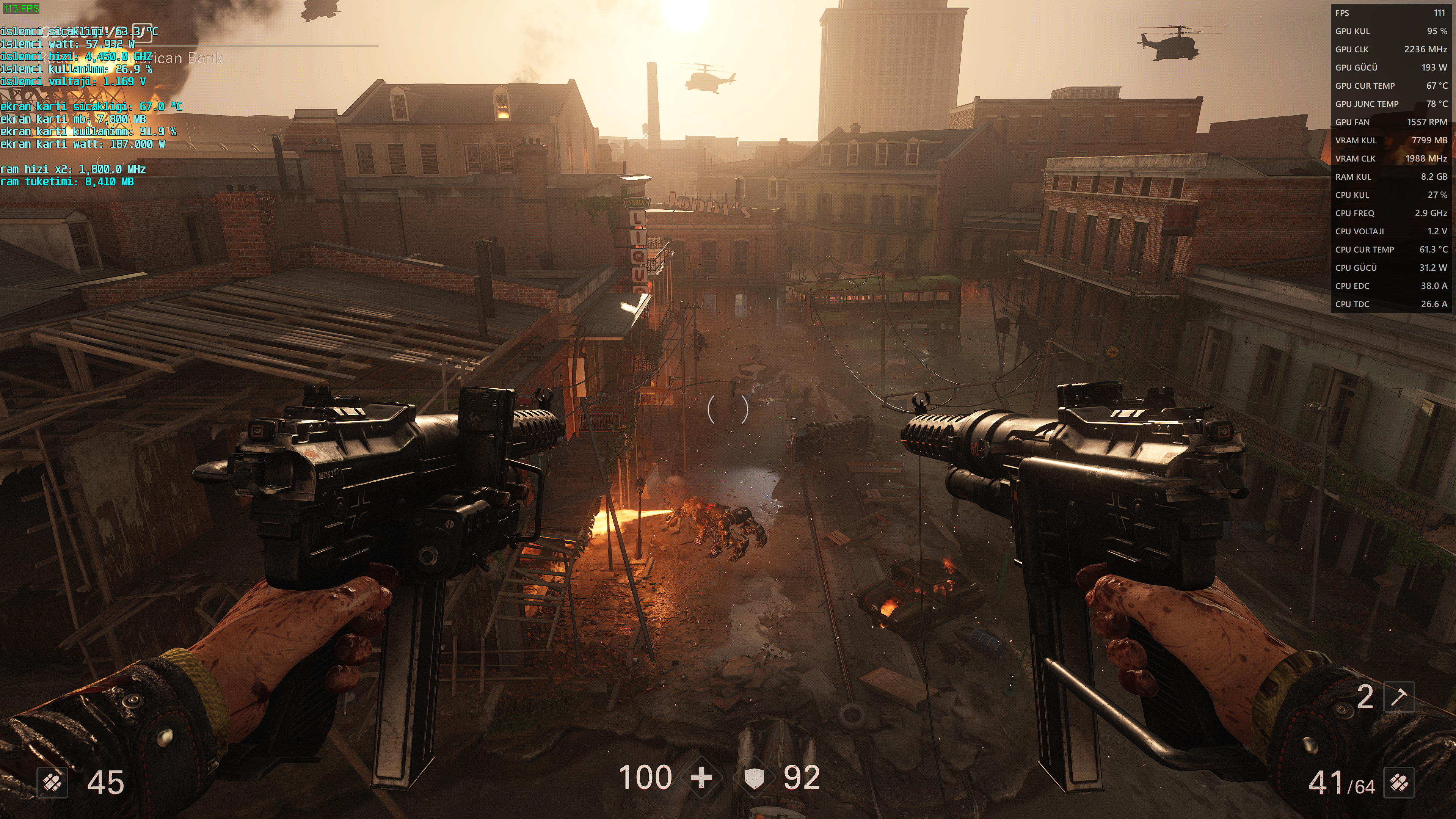Click the armor shield icon
This screenshot has height=819, width=1456.
[754, 778]
